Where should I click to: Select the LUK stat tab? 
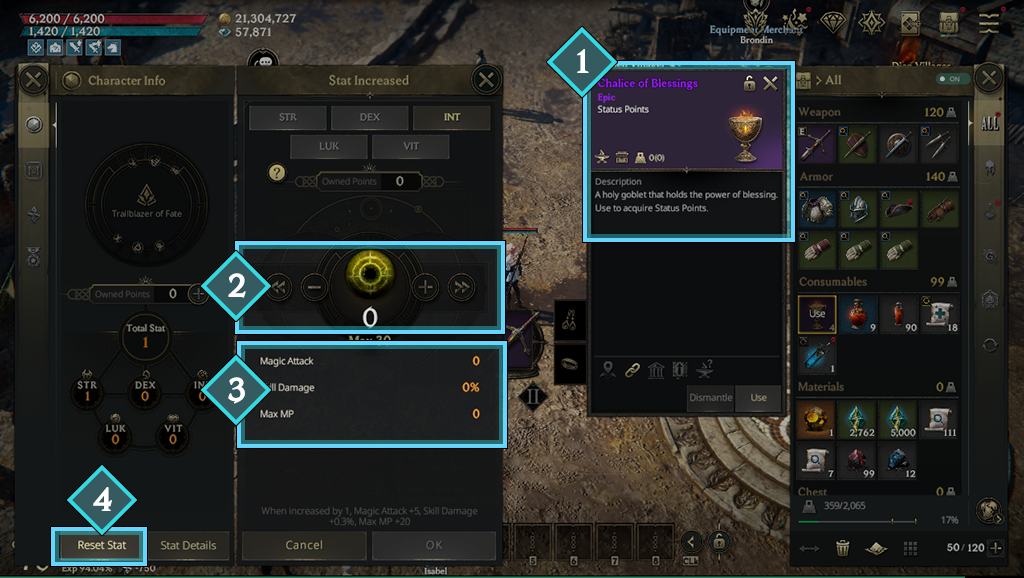[329, 146]
